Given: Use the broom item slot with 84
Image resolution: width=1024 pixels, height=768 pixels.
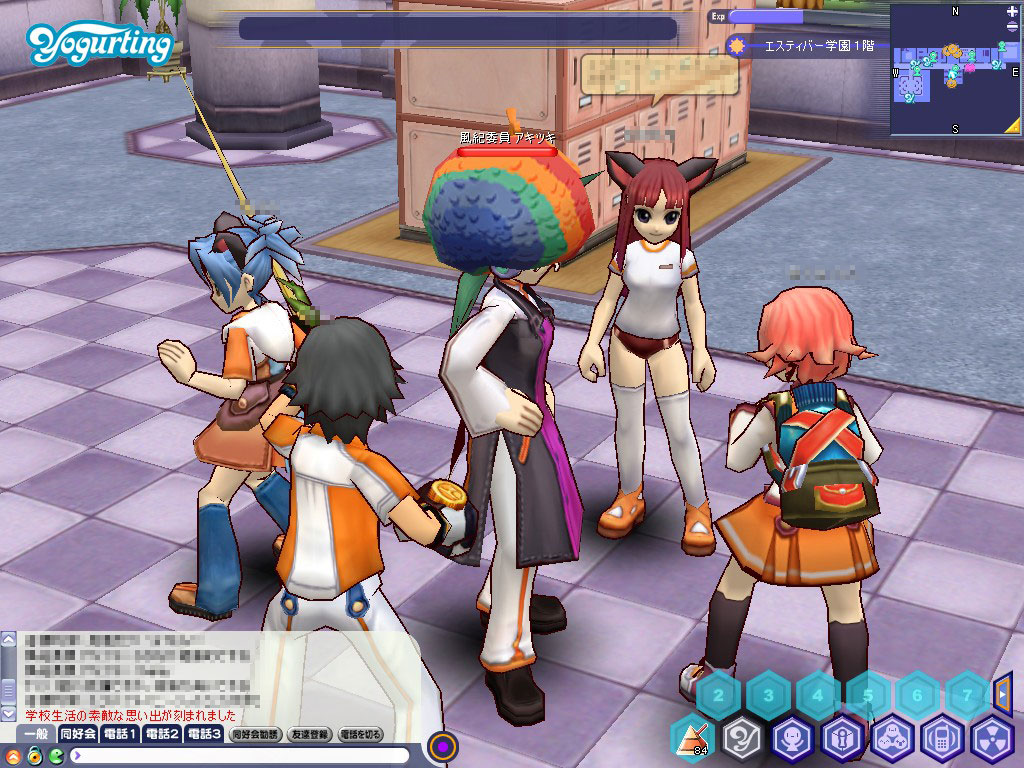Looking at the screenshot, I should coord(691,739).
